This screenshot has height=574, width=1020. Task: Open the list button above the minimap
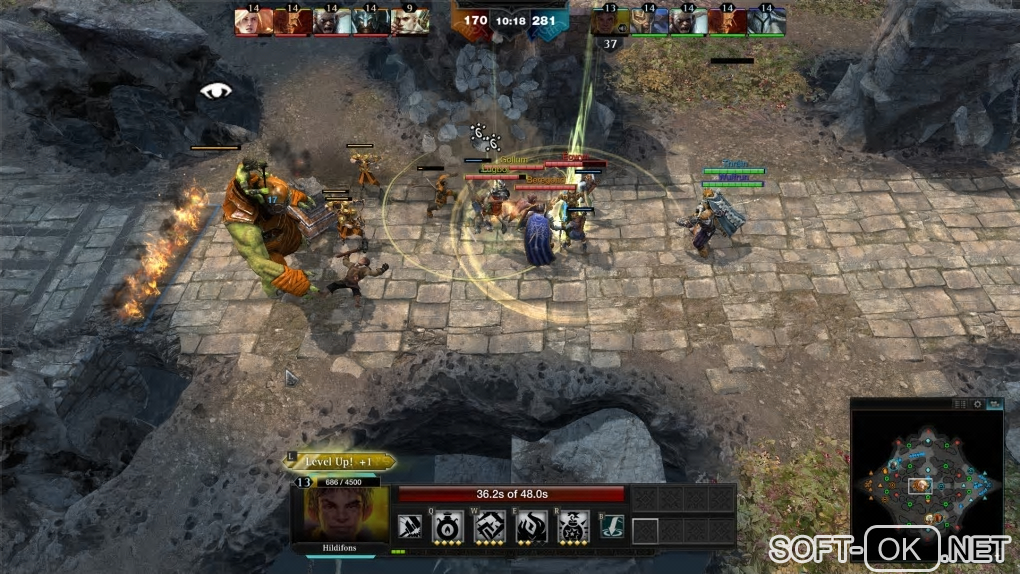pos(961,404)
